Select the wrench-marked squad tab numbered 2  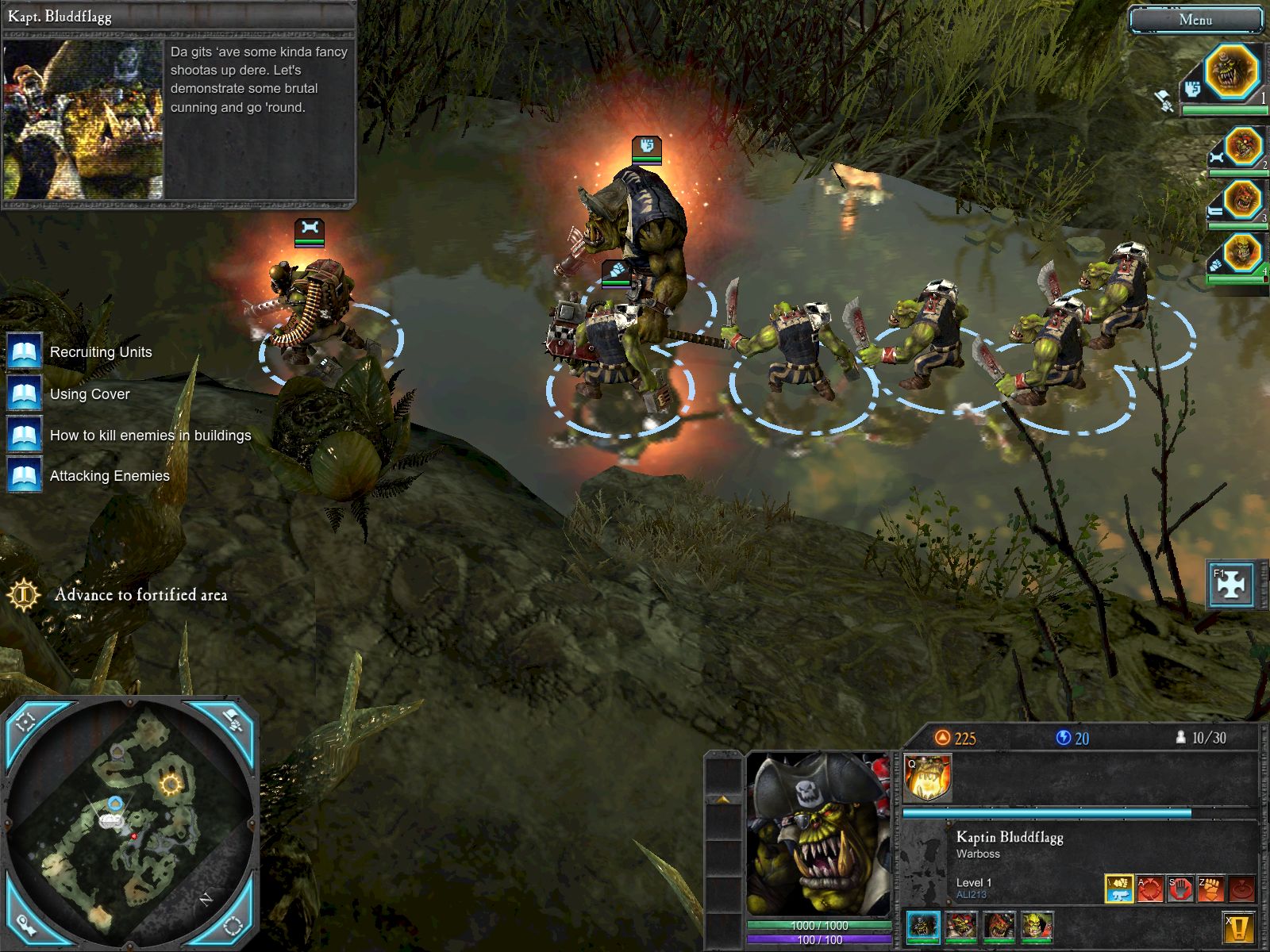coord(1242,148)
